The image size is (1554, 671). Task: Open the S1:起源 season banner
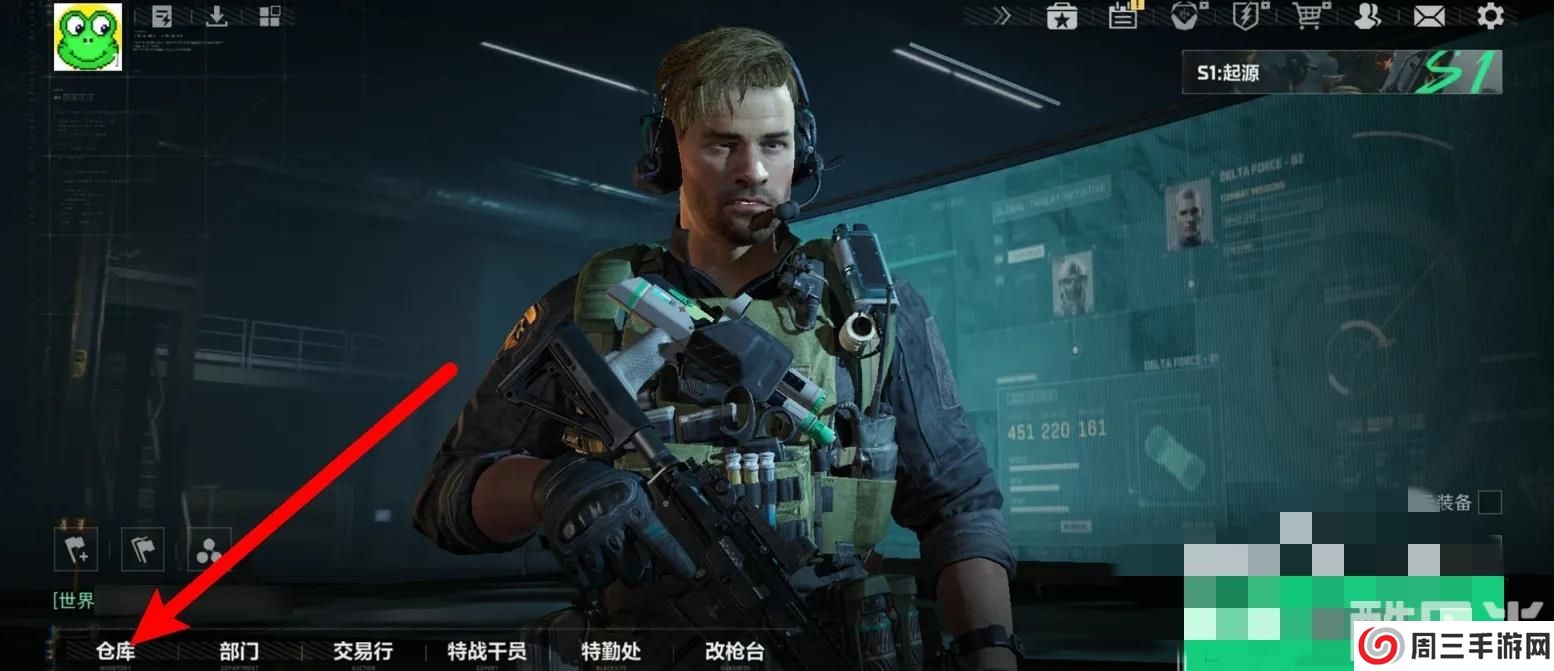(1342, 72)
